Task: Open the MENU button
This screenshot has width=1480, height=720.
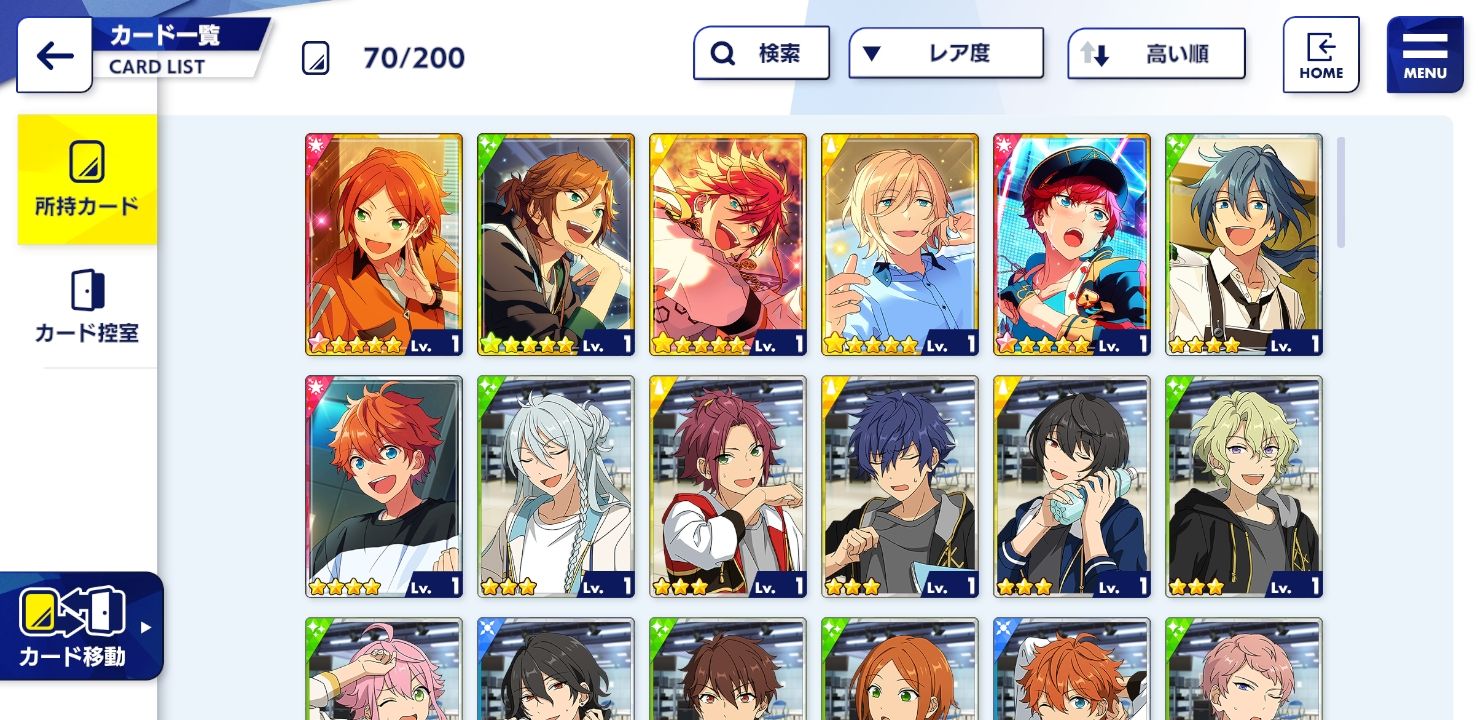Action: click(1424, 55)
